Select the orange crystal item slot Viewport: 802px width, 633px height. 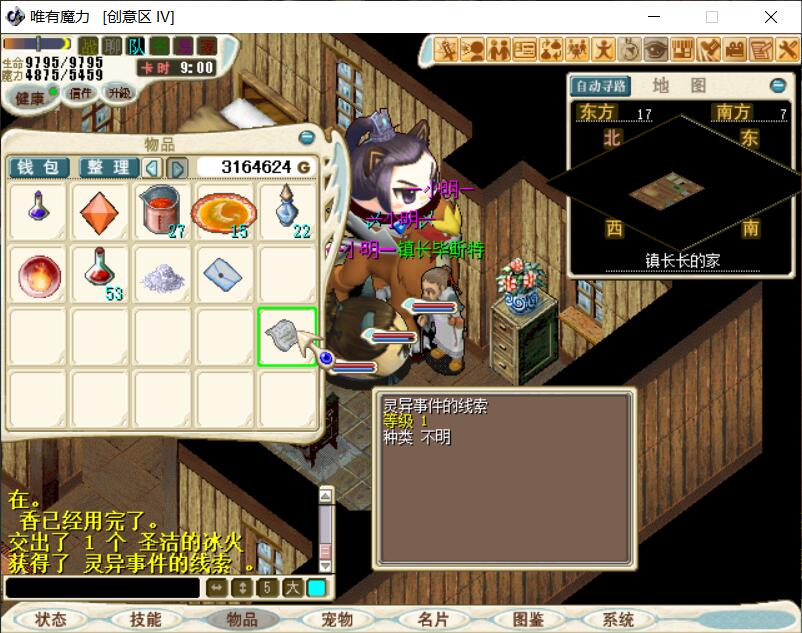99,212
